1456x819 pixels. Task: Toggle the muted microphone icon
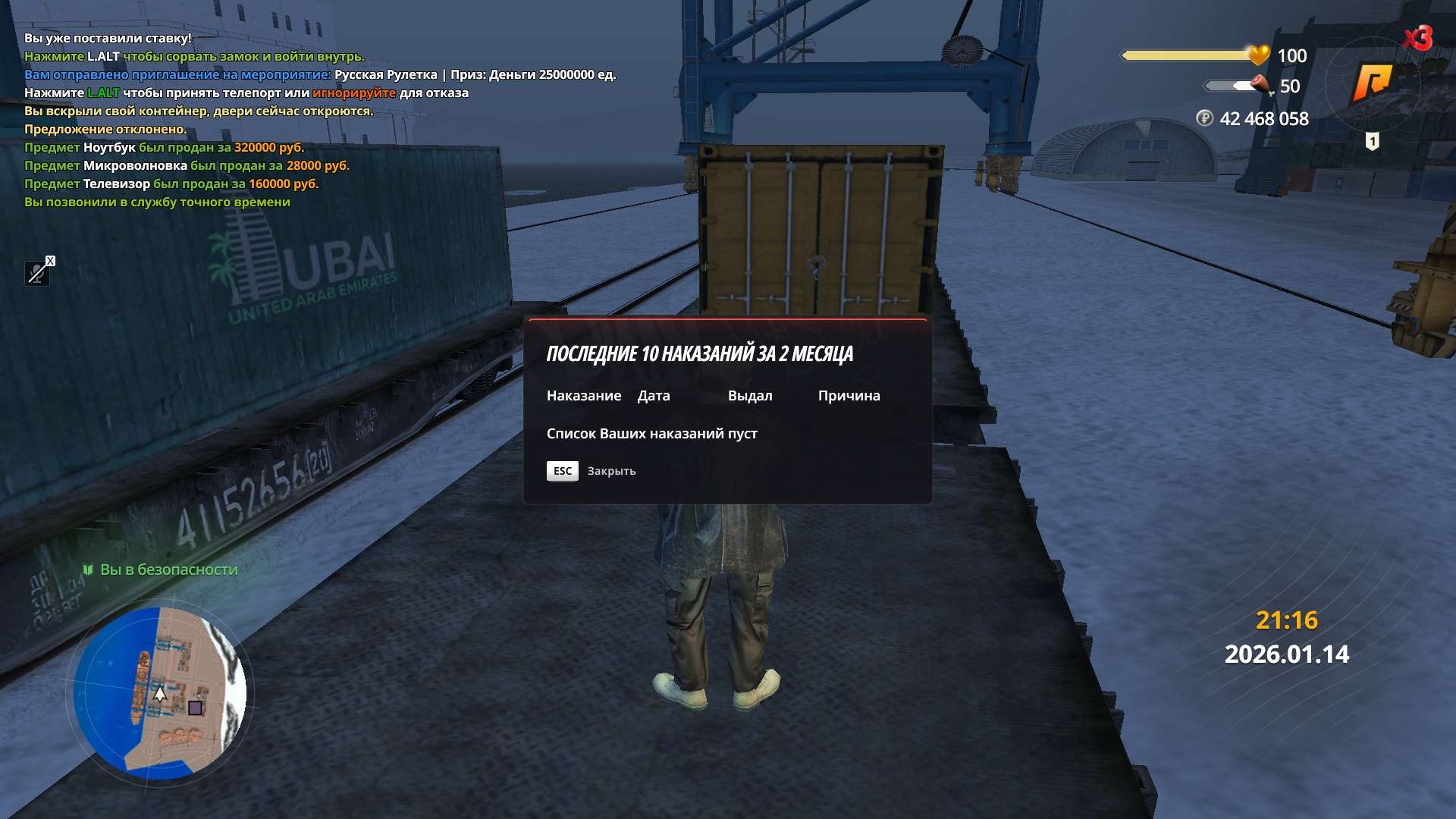coord(38,272)
